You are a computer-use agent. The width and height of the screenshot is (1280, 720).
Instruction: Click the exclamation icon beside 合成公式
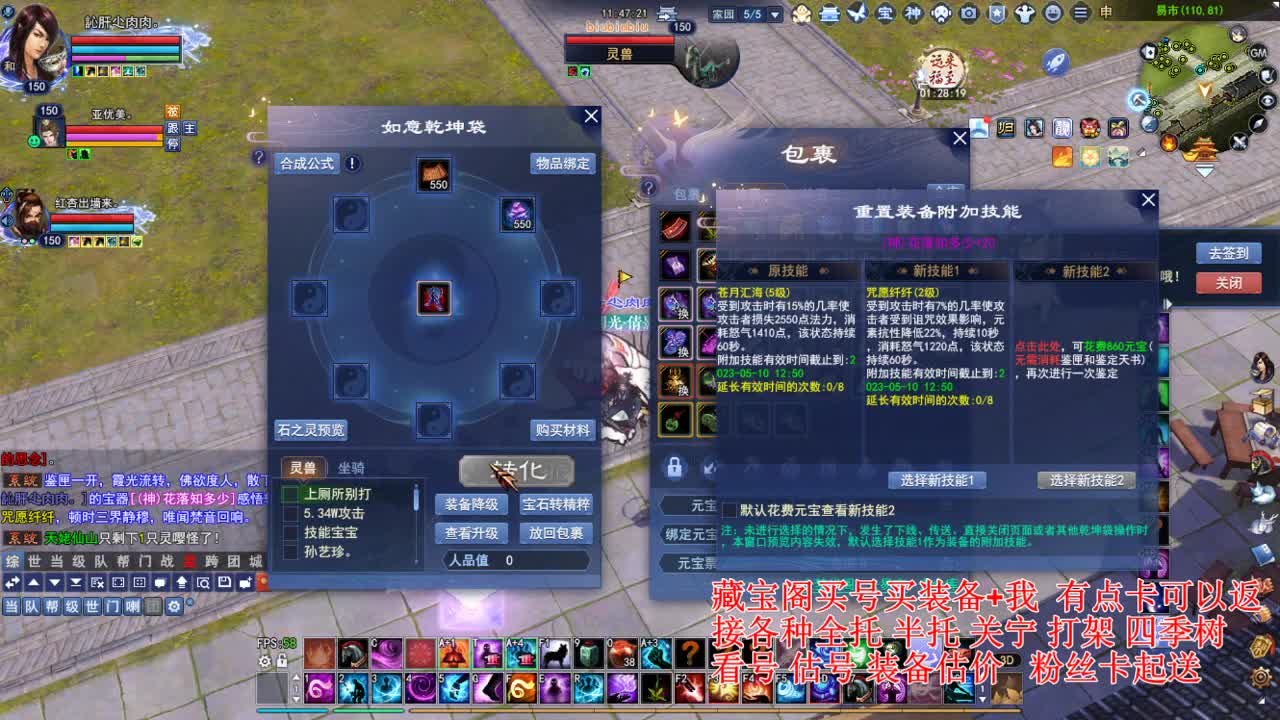(353, 164)
